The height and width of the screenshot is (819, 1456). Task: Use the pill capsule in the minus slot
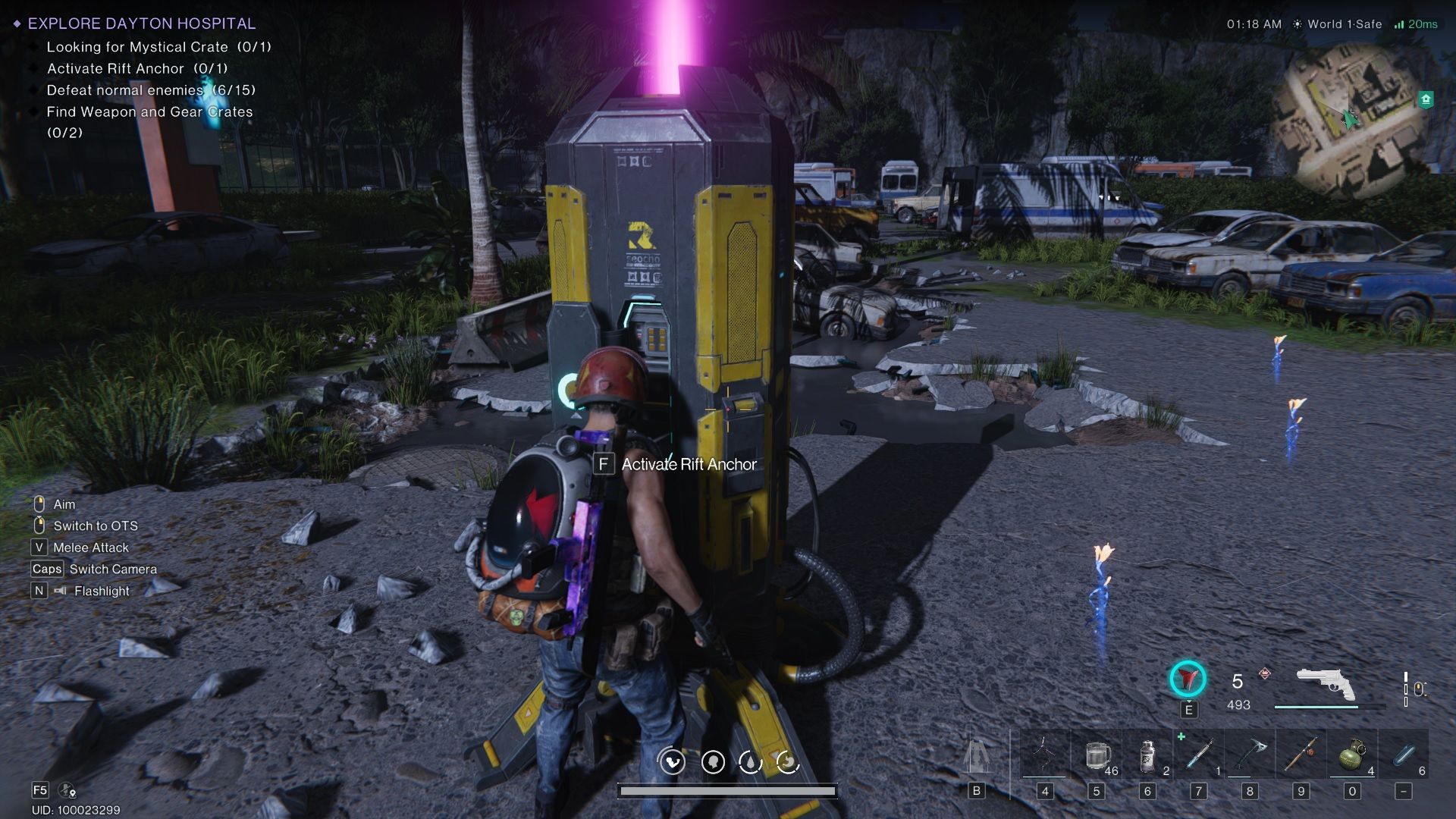(x=1401, y=755)
